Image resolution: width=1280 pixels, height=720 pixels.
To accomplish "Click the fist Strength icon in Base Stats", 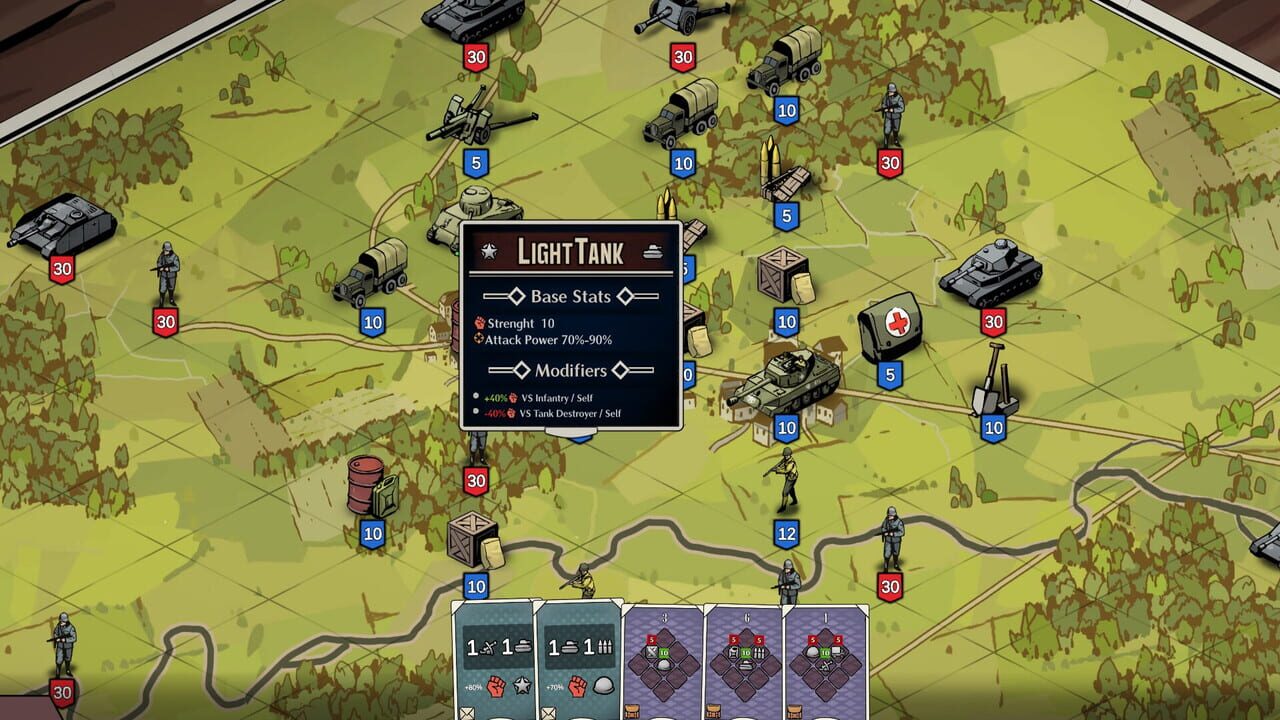I will (x=478, y=324).
